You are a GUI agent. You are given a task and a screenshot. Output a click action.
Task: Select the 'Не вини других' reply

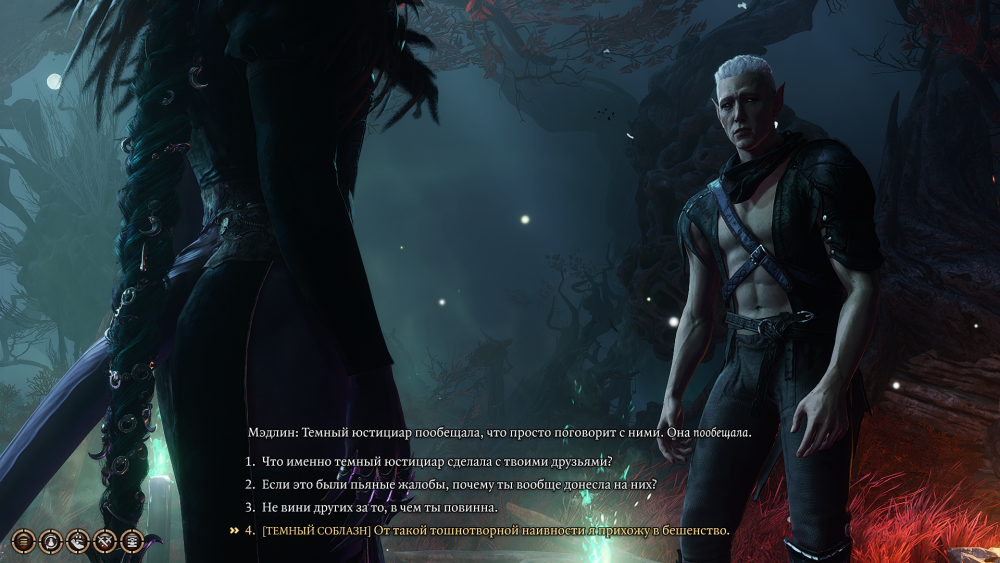pyautogui.click(x=379, y=507)
